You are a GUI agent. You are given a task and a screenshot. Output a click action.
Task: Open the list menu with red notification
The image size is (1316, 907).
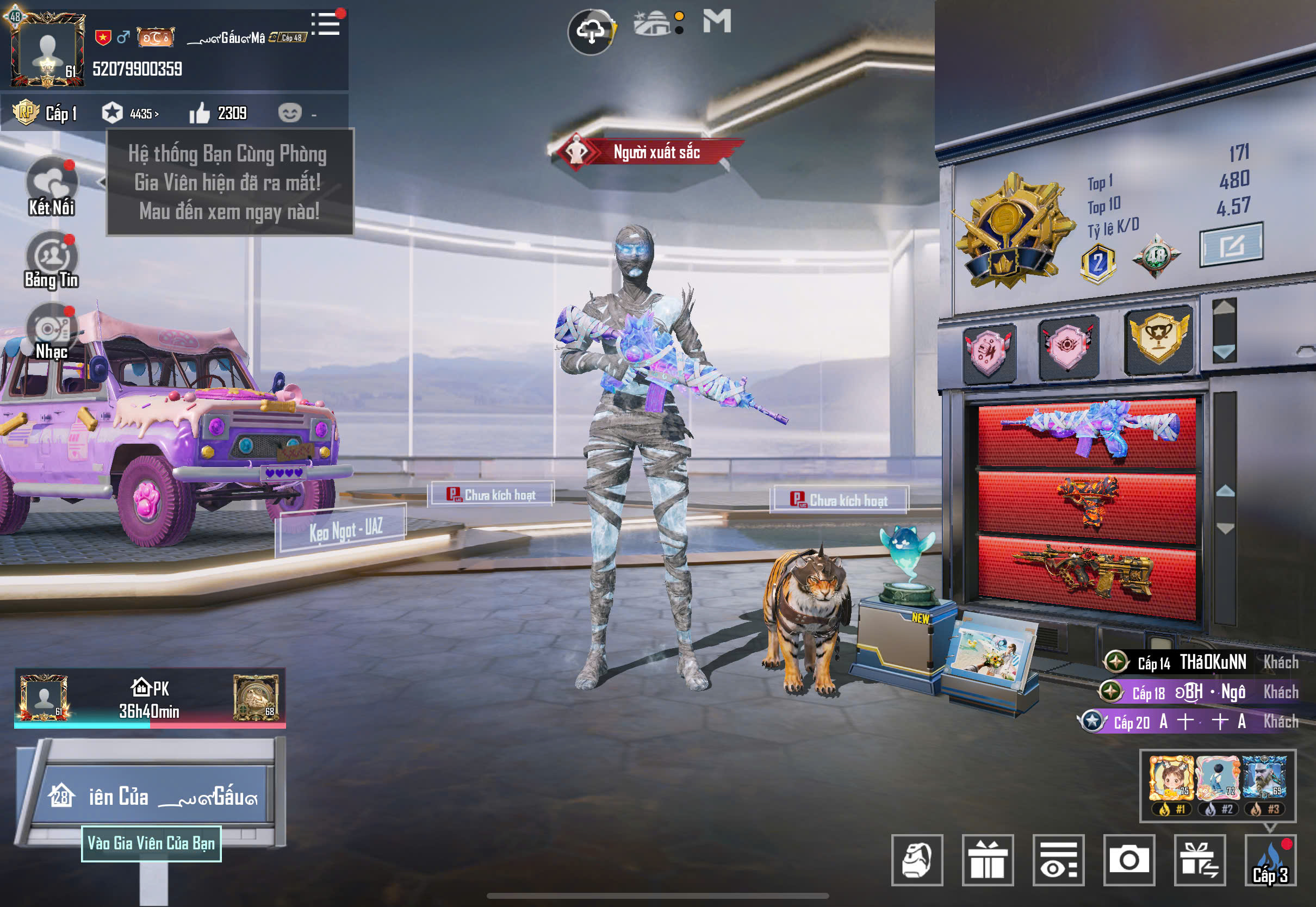(x=327, y=24)
